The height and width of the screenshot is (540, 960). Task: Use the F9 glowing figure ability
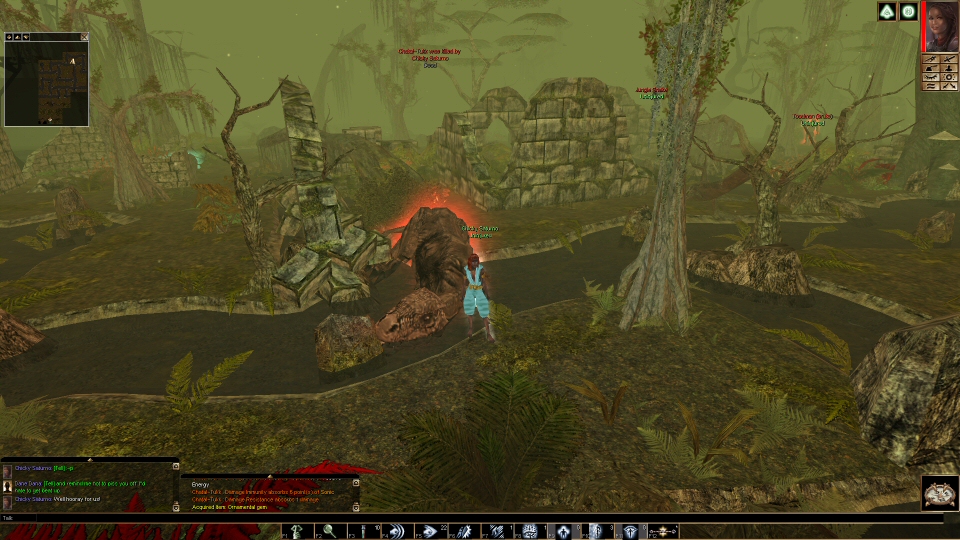tap(563, 531)
